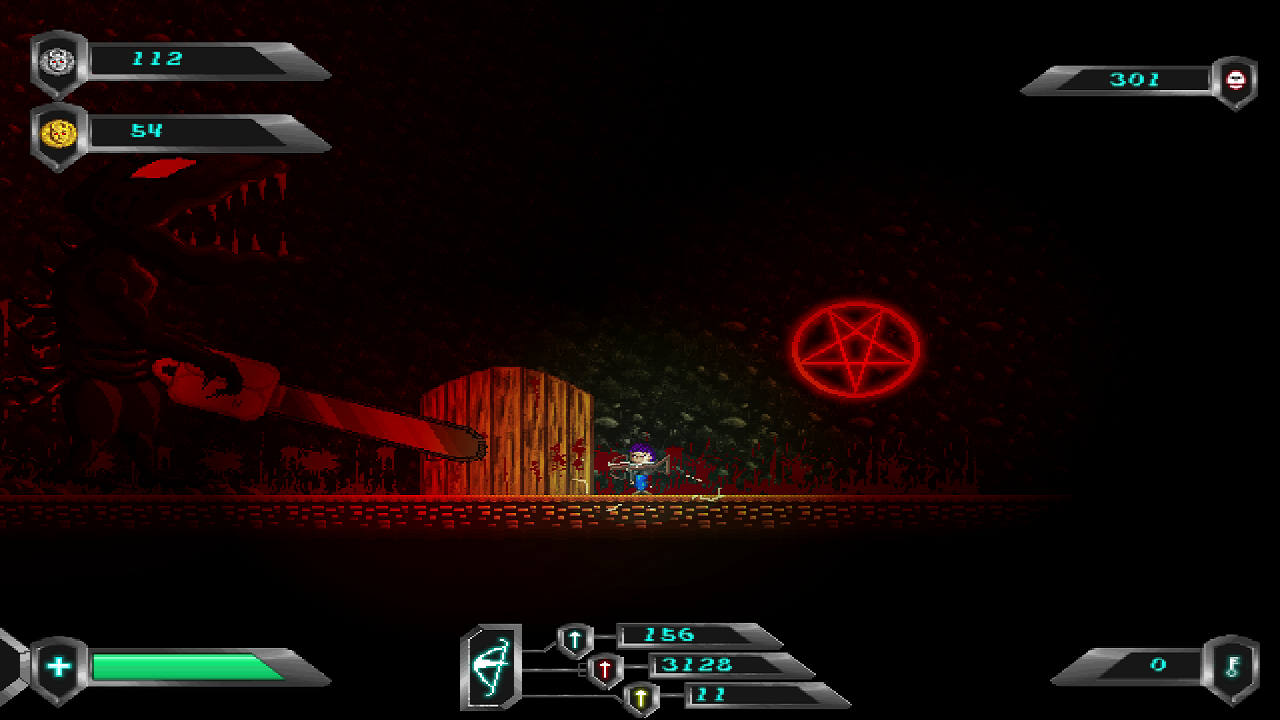Click the 54 coin counter display
This screenshot has height=720, width=1280.
click(145, 131)
